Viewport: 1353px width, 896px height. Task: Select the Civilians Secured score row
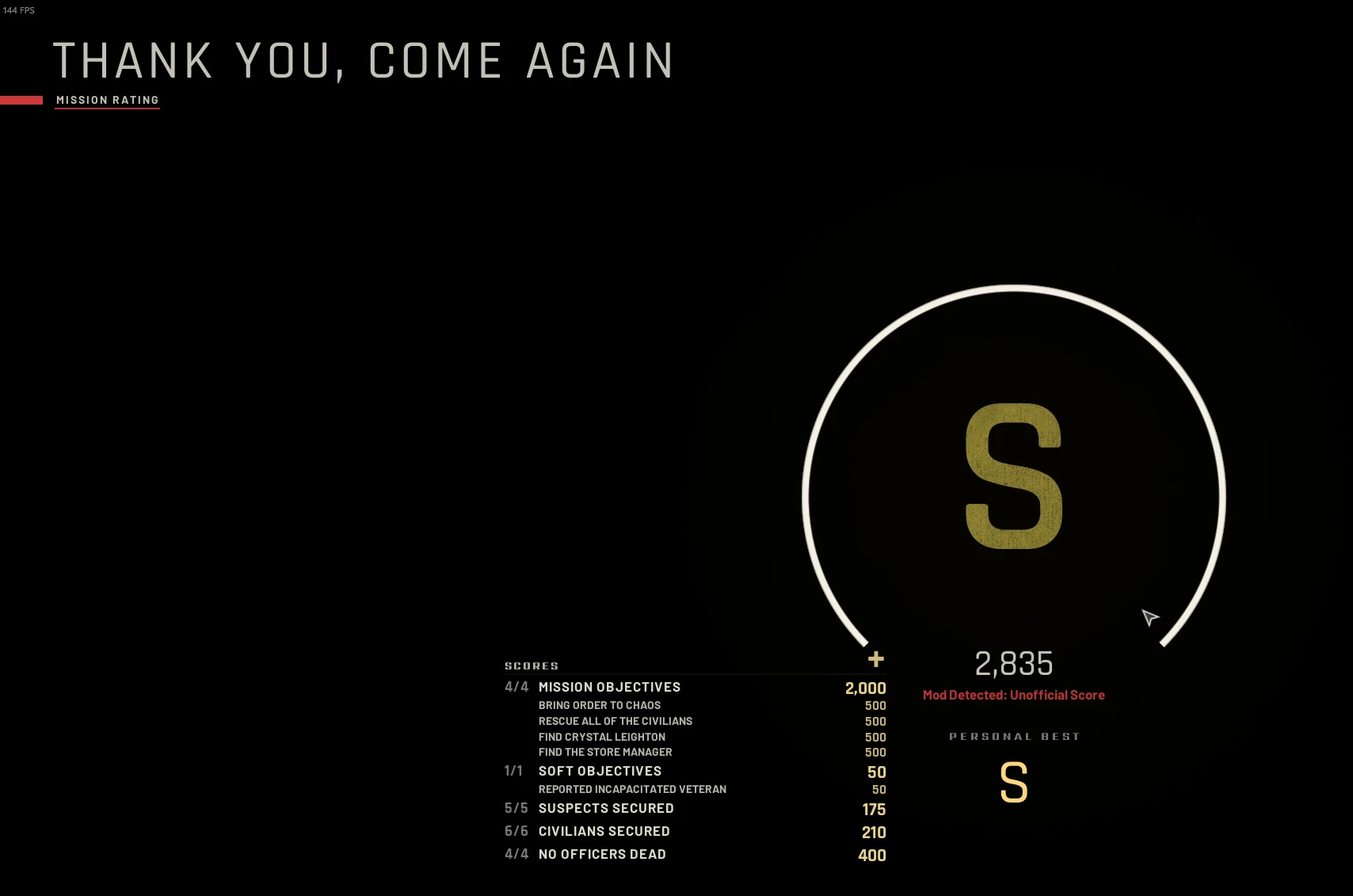(x=604, y=831)
